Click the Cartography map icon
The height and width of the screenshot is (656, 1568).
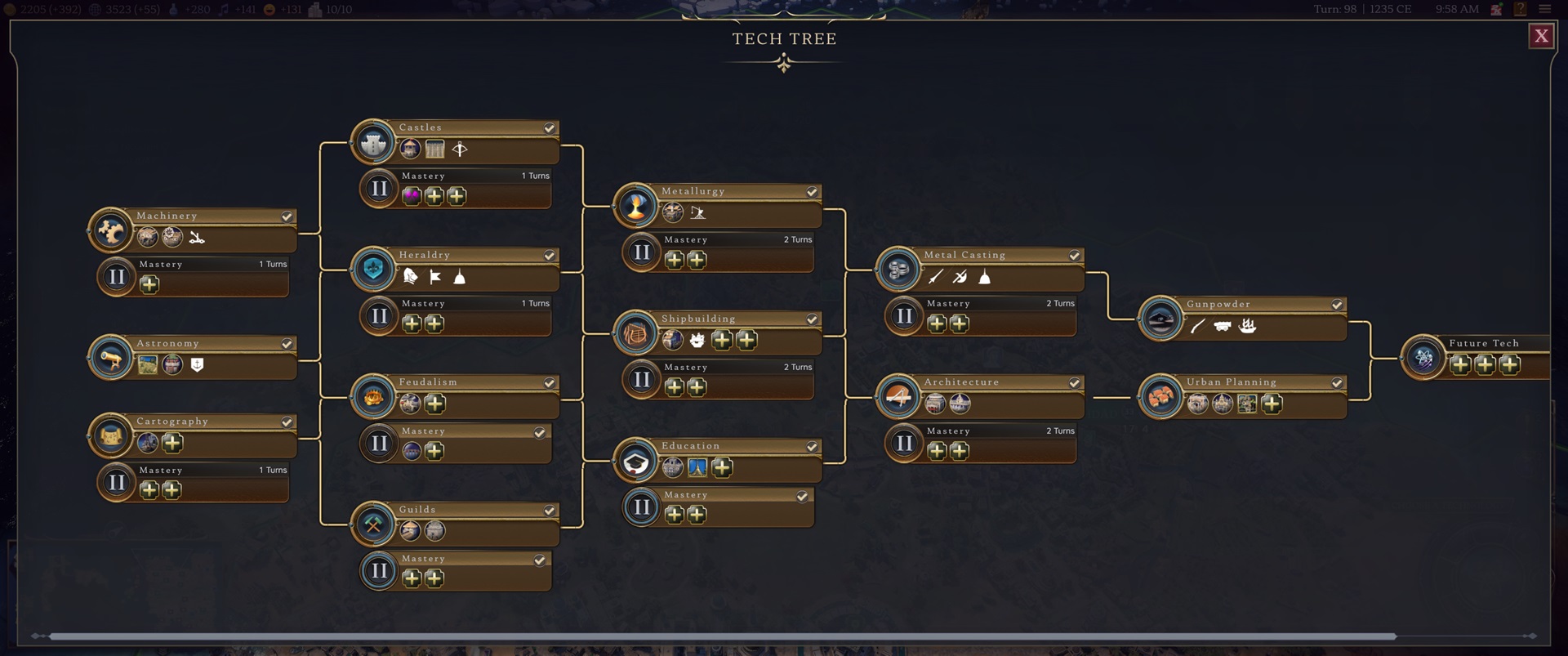coord(110,435)
